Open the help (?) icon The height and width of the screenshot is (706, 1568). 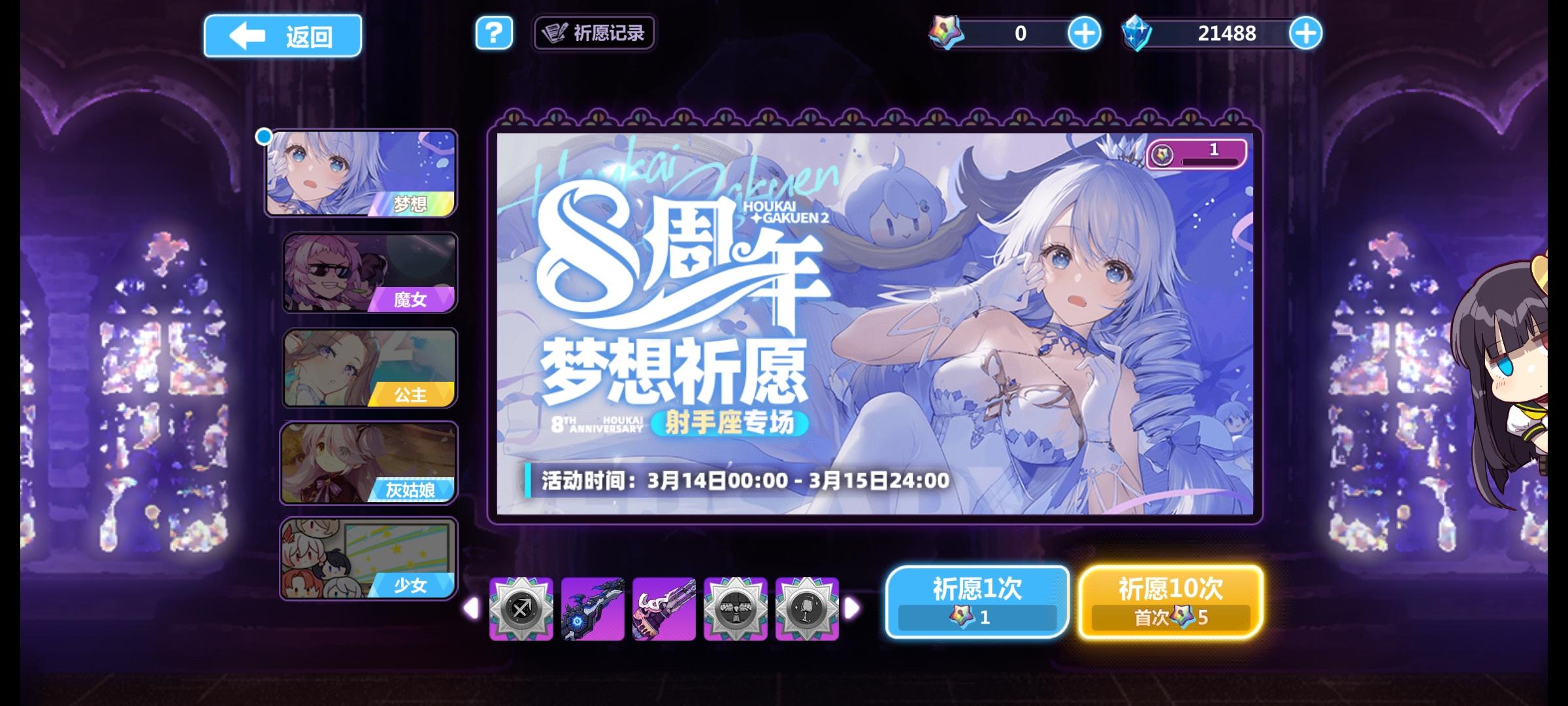[495, 34]
